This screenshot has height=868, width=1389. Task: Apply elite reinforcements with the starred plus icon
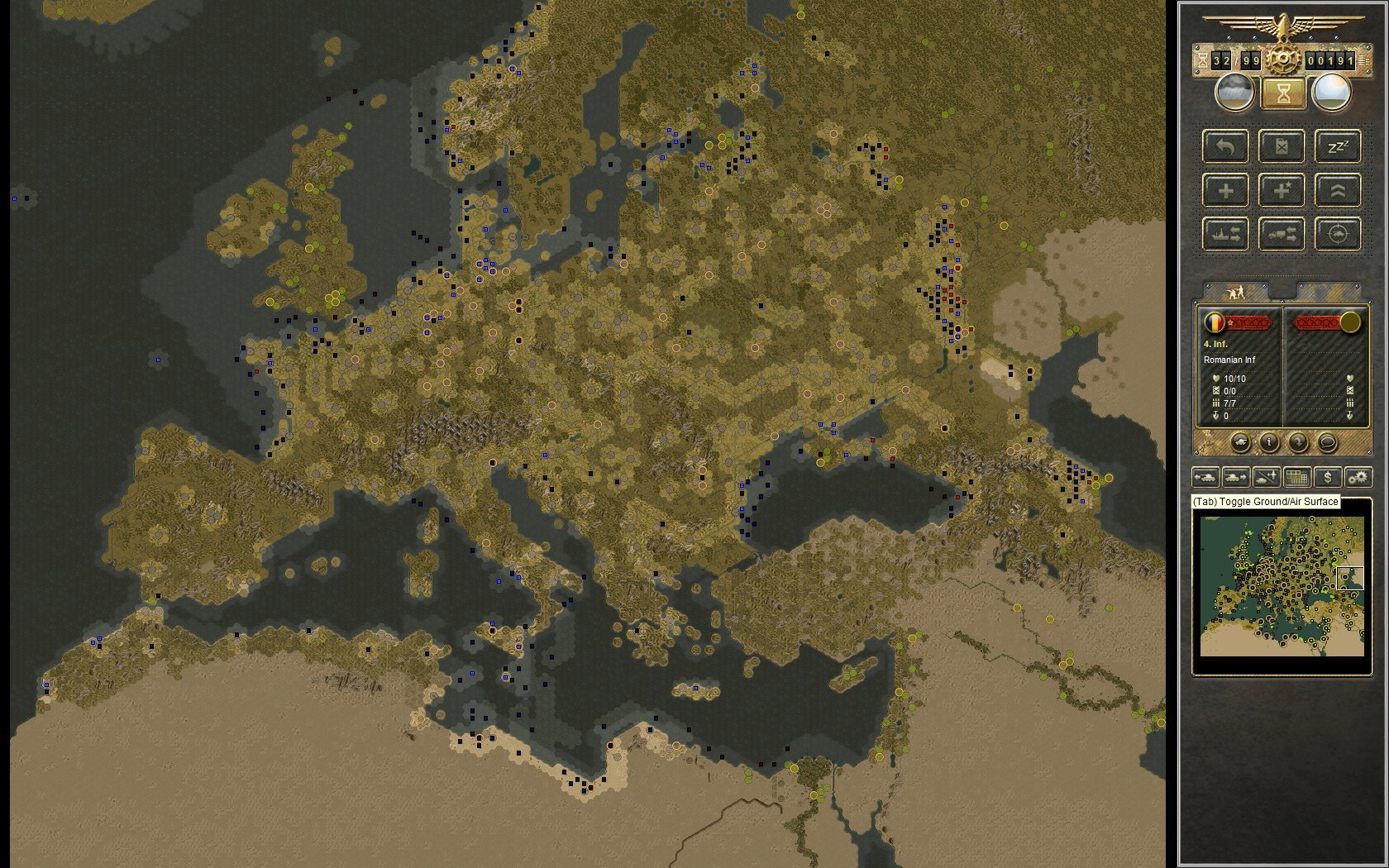coord(1282,191)
